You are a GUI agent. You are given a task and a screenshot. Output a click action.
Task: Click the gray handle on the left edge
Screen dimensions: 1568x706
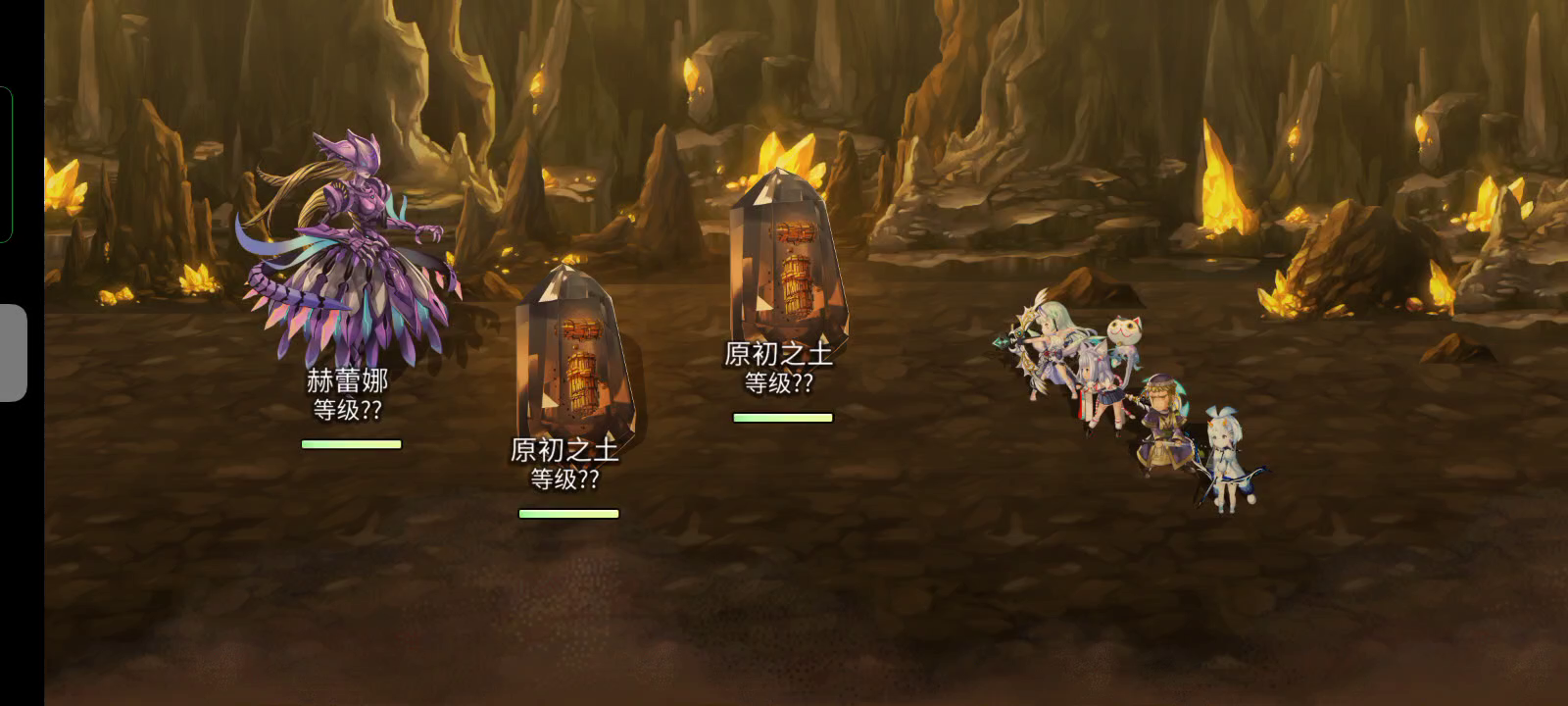tap(12, 353)
